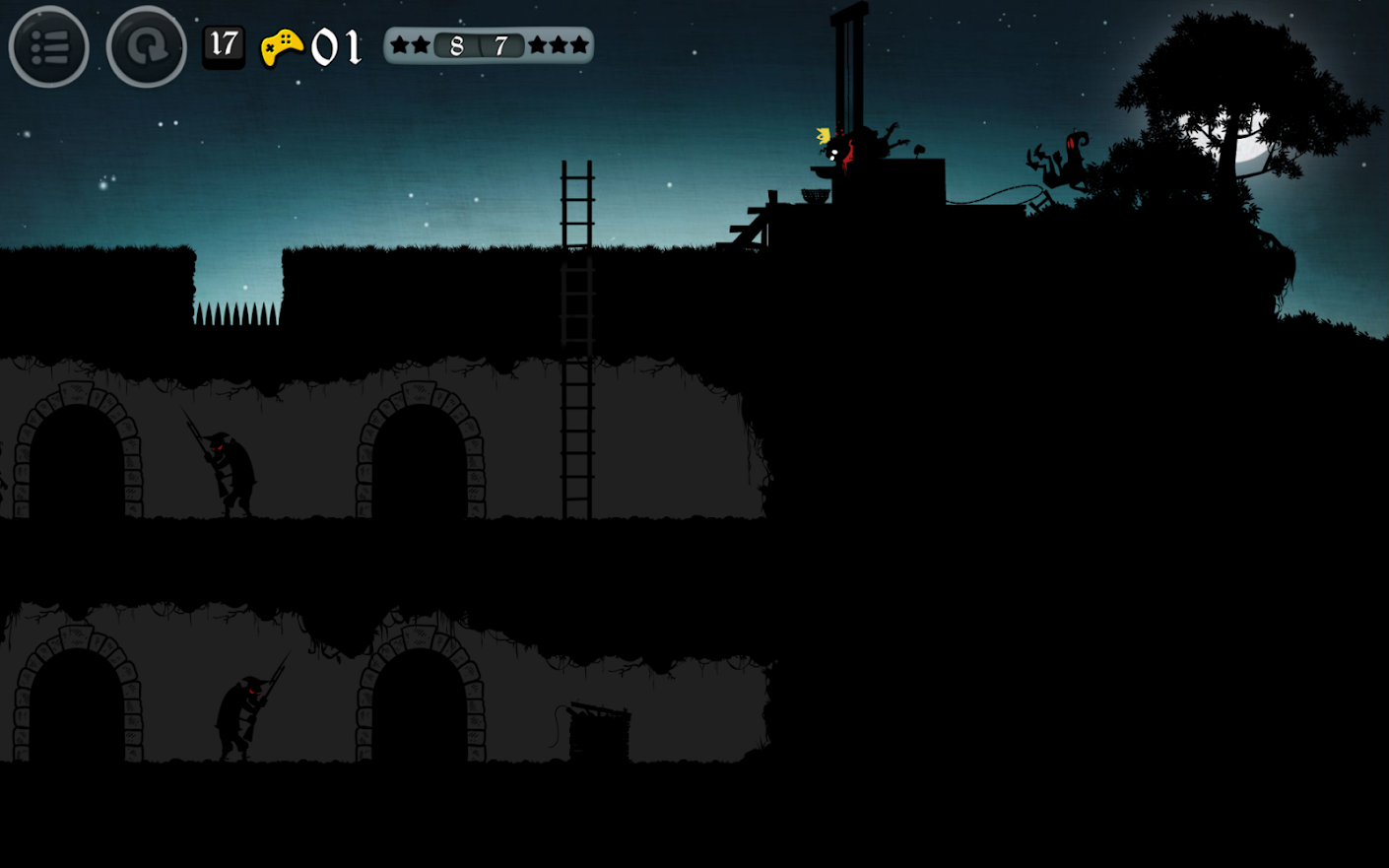1389x868 pixels.
Task: Open the level list menu button
Action: point(48,46)
